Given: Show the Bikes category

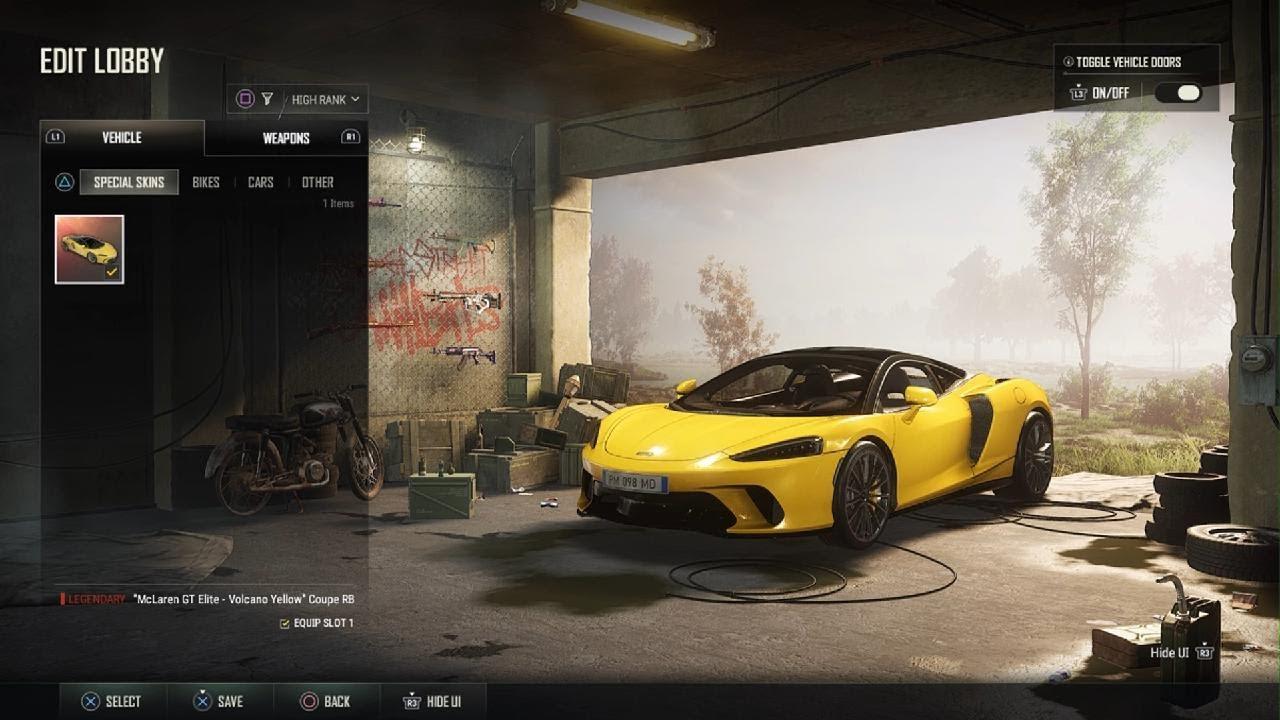Looking at the screenshot, I should 206,182.
